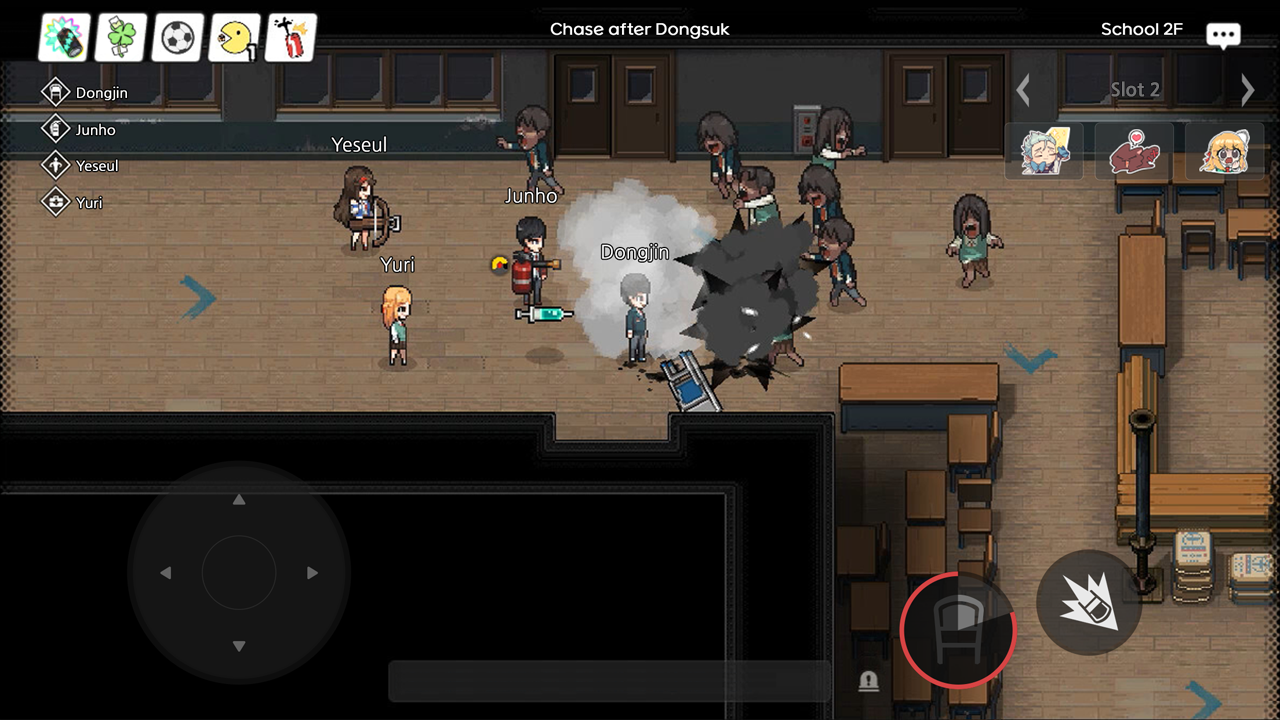Expand the blue chevron arrow on the left floor
The width and height of the screenshot is (1280, 720).
(197, 299)
